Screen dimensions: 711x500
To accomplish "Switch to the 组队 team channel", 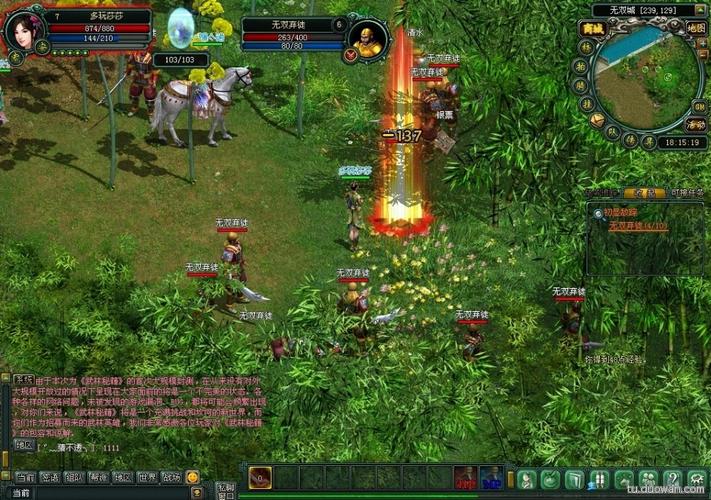I will [x=75, y=478].
